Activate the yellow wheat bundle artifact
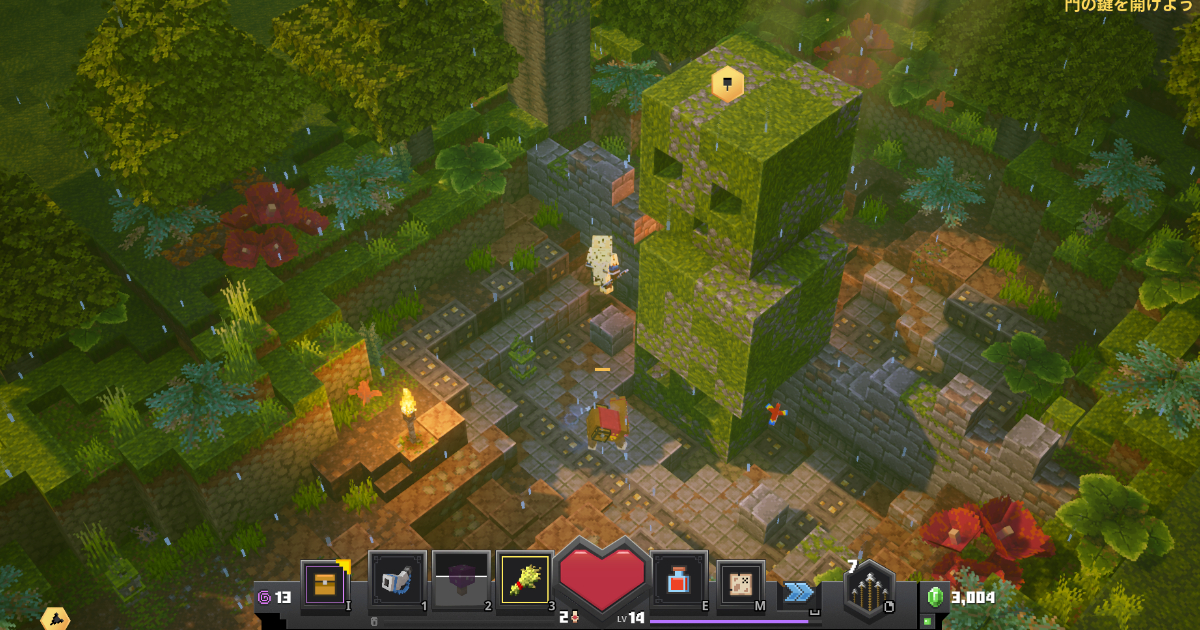Viewport: 1200px width, 630px height. (525, 579)
